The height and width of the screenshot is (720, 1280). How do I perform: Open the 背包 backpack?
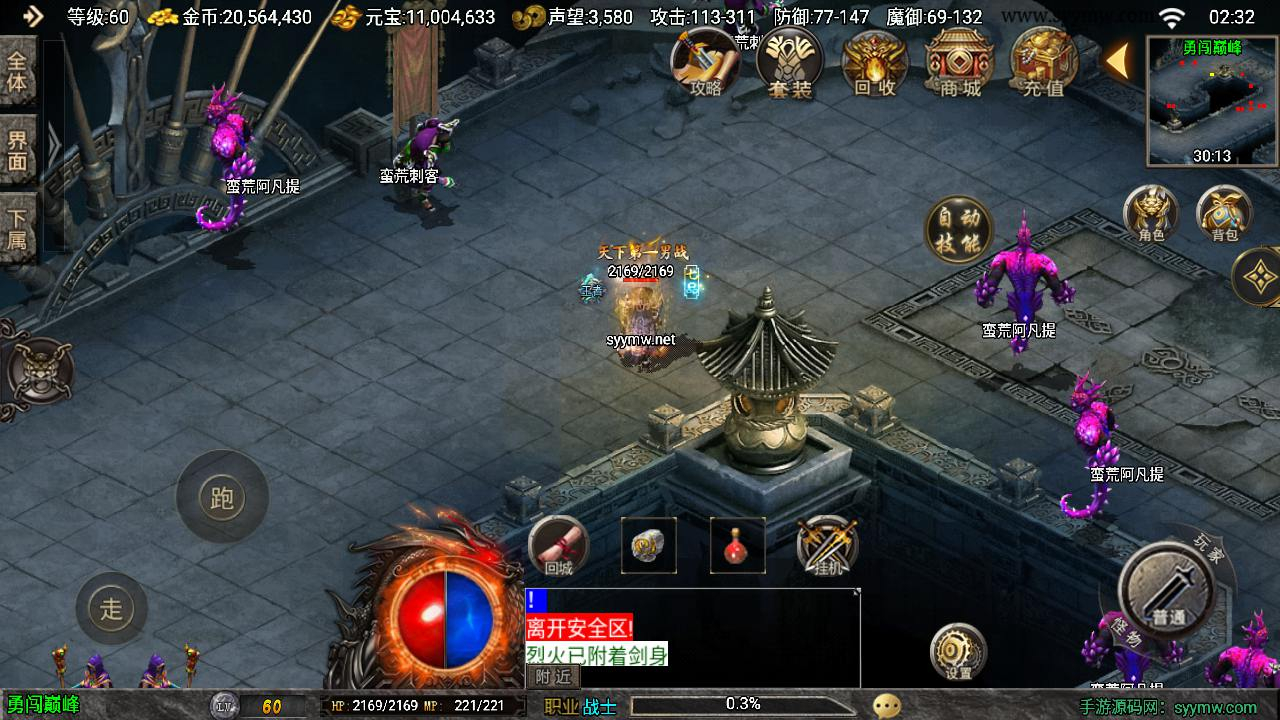[1224, 213]
